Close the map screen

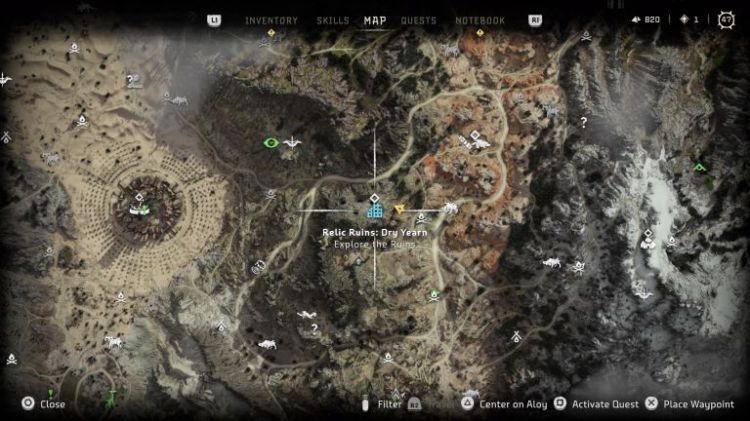[x=44, y=404]
